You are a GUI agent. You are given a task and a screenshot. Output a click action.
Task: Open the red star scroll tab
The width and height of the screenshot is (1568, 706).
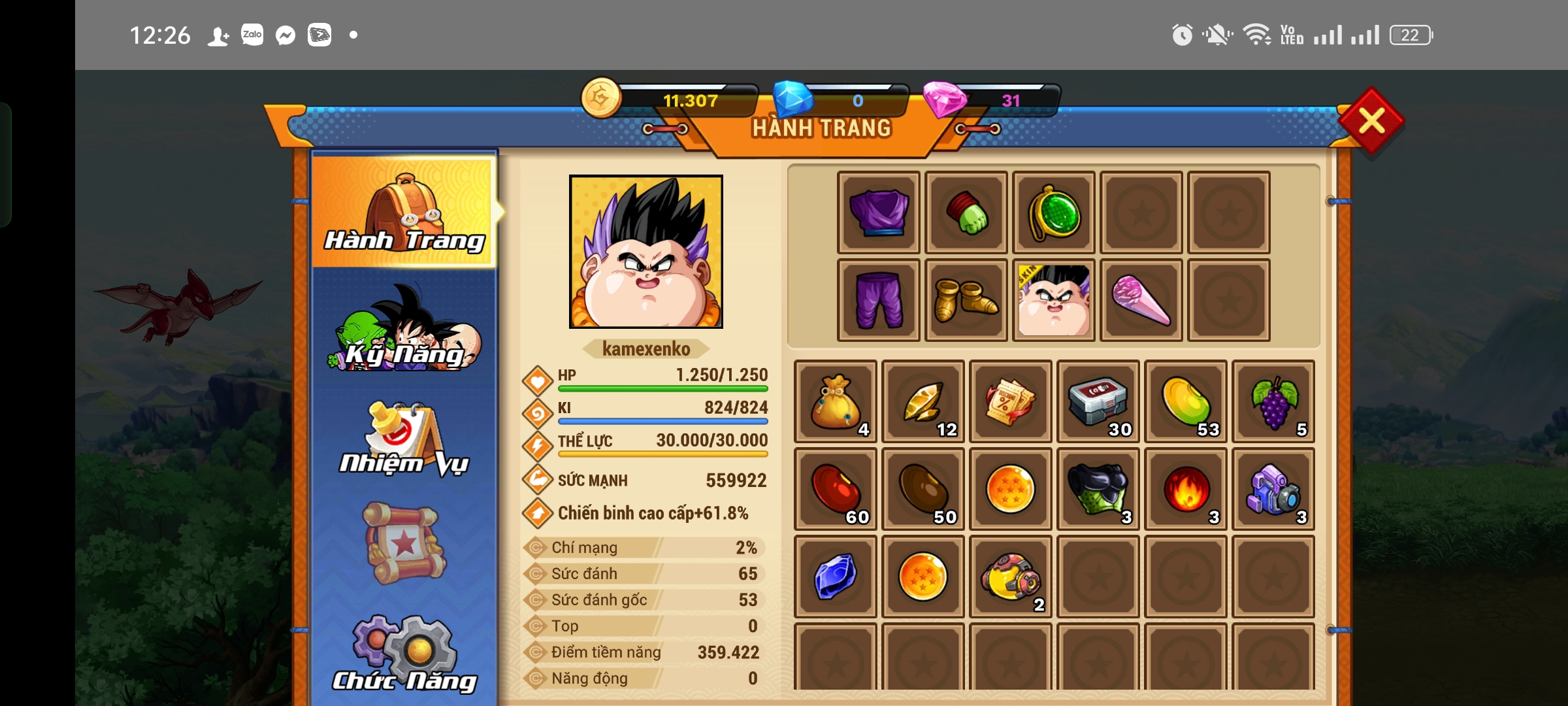click(404, 544)
